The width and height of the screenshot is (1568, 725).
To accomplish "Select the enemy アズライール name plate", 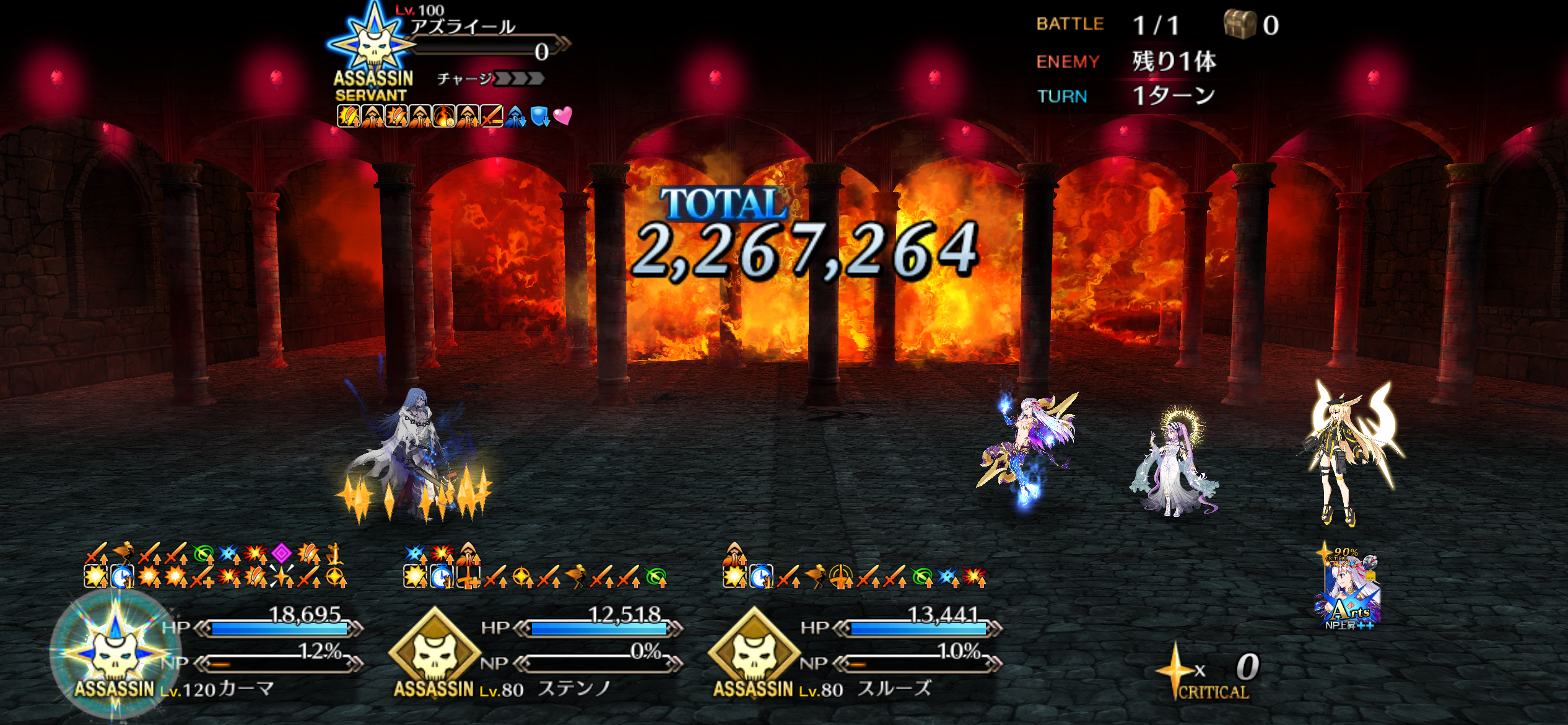I will (463, 27).
